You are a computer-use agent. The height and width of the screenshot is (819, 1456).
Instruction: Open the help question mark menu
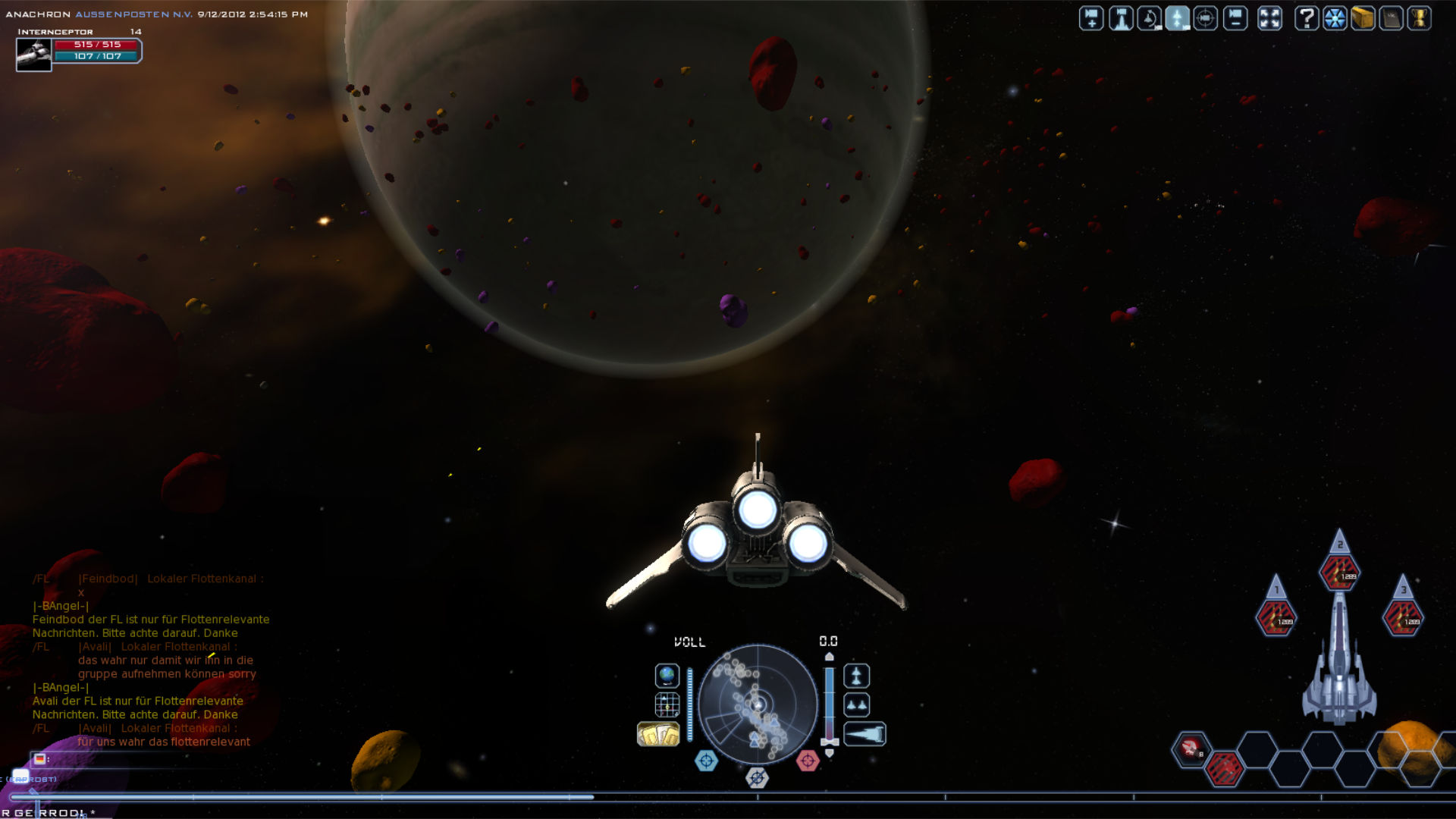click(x=1306, y=18)
